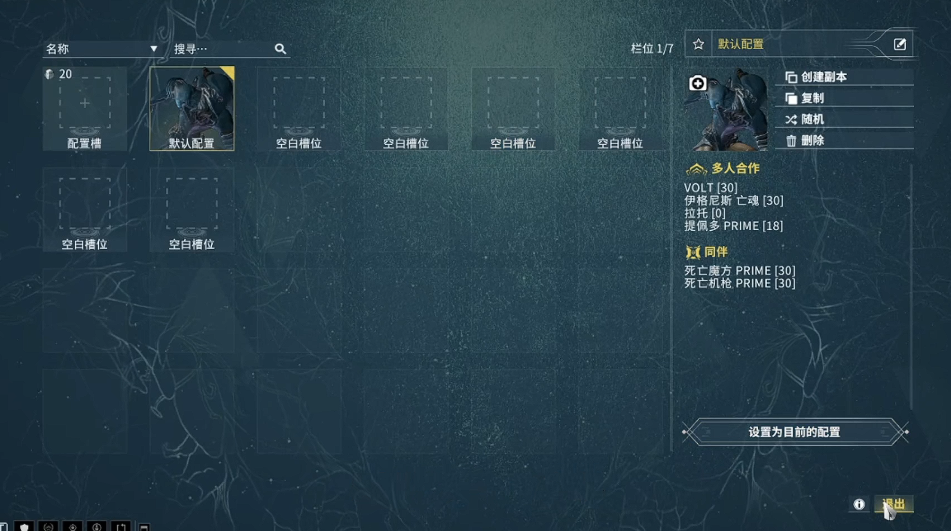Open the info icon beside 退出

[859, 505]
